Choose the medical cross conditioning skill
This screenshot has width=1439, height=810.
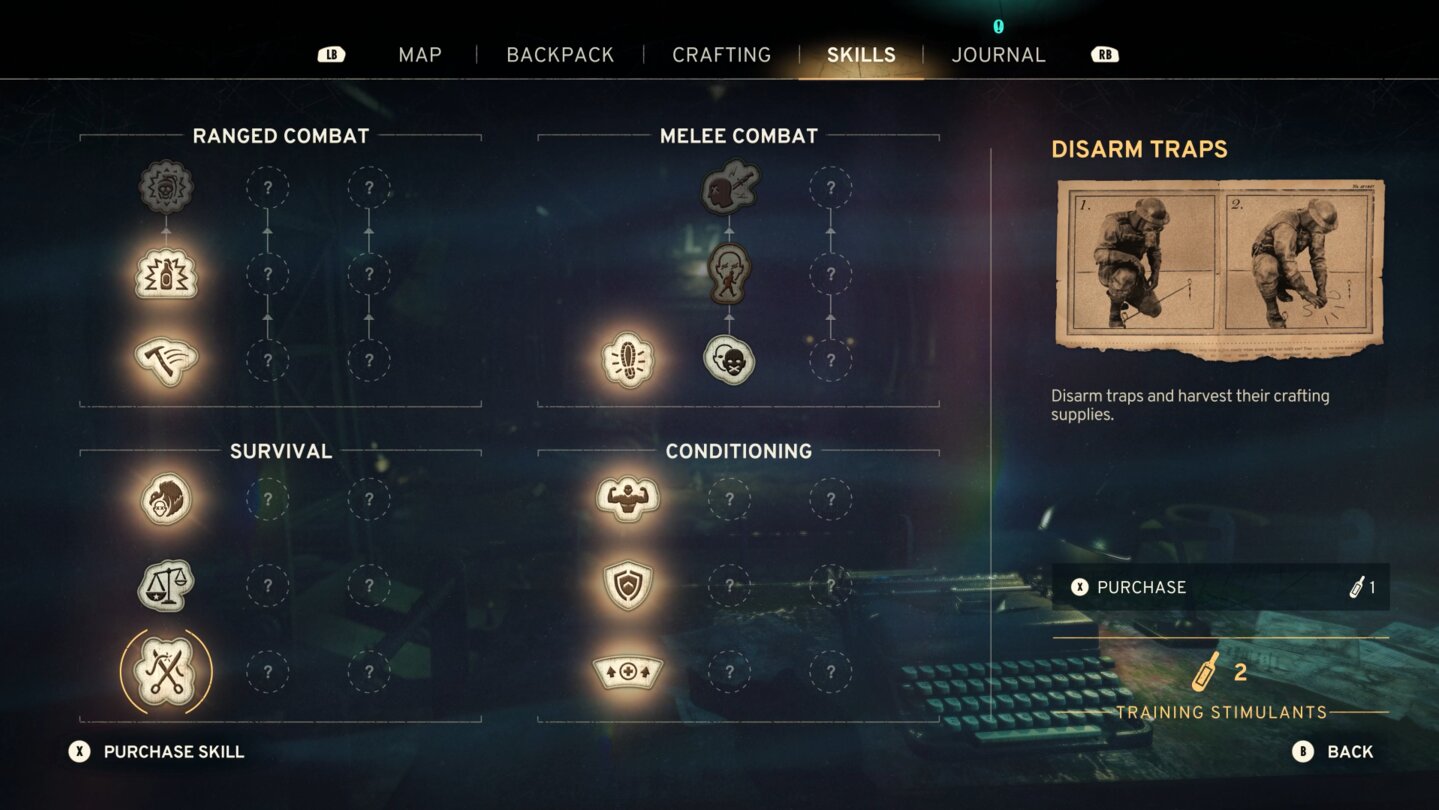(x=628, y=671)
